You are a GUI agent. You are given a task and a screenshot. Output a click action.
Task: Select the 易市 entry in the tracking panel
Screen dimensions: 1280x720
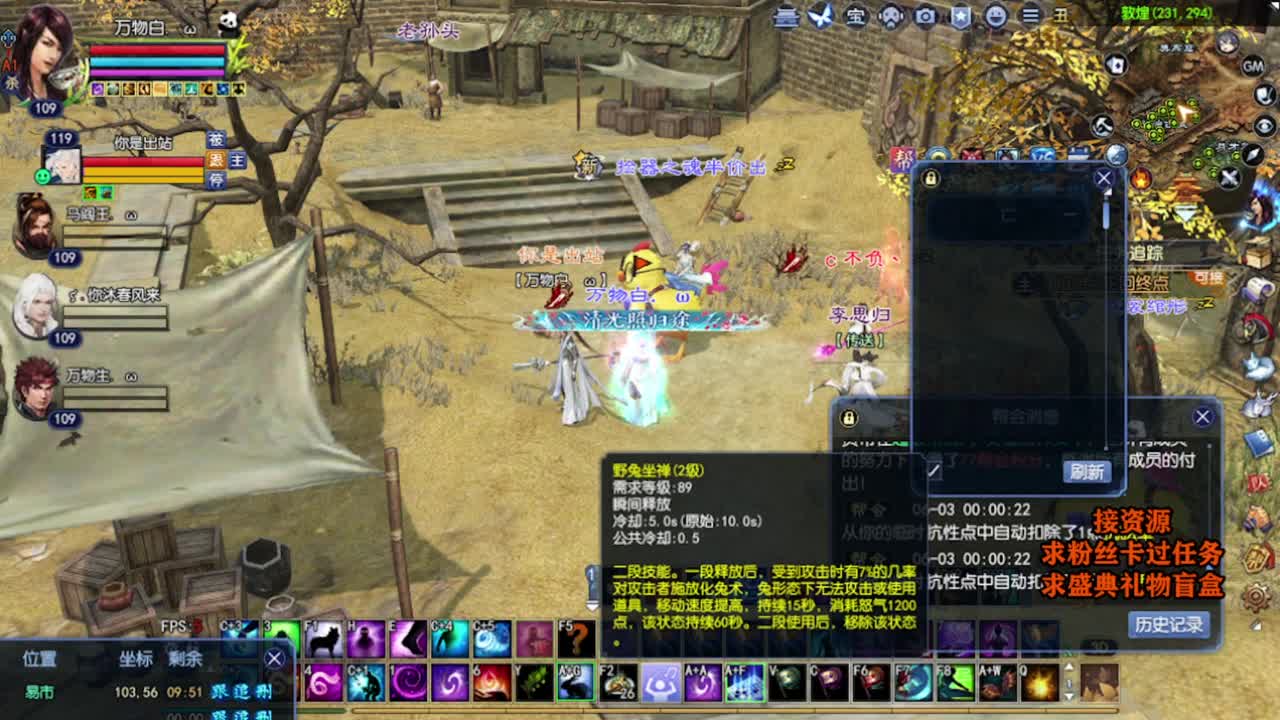click(x=40, y=691)
